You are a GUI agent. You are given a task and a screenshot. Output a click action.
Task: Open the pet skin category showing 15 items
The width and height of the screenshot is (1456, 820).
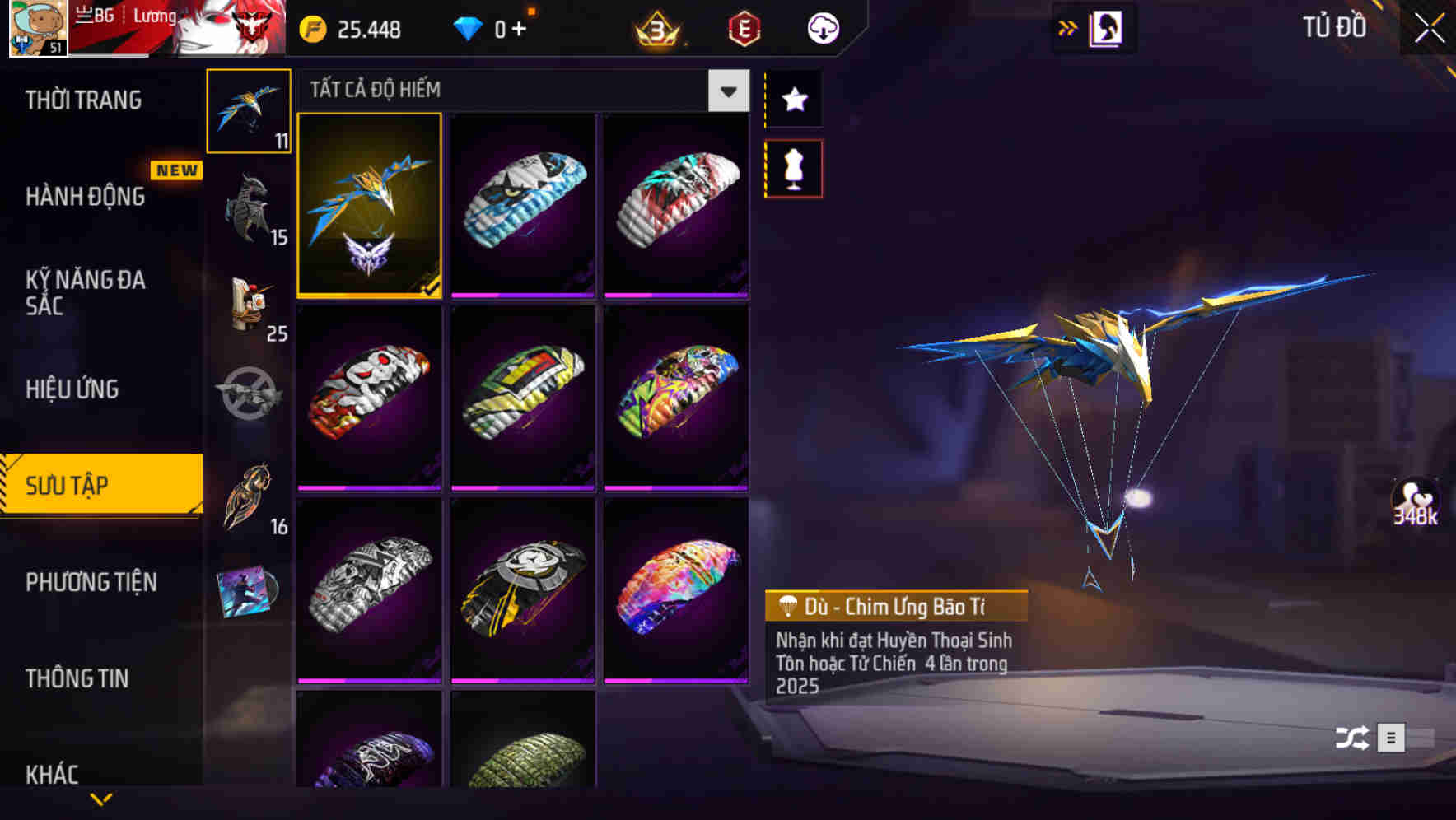coord(250,206)
